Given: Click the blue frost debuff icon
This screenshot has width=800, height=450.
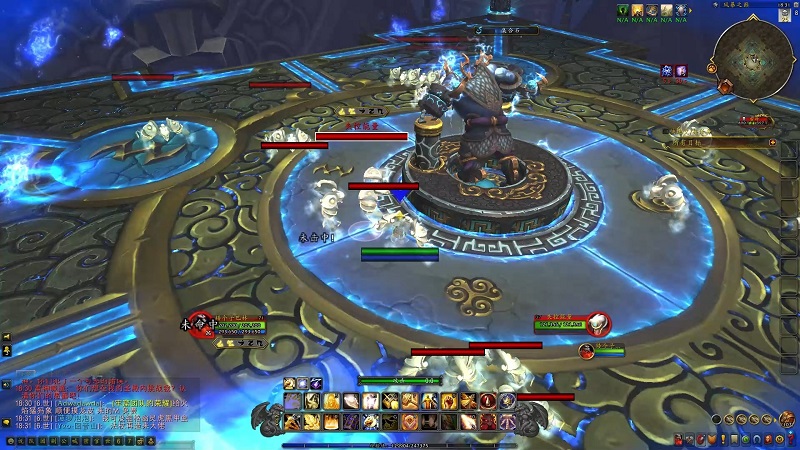Looking at the screenshot, I should pos(666,70).
